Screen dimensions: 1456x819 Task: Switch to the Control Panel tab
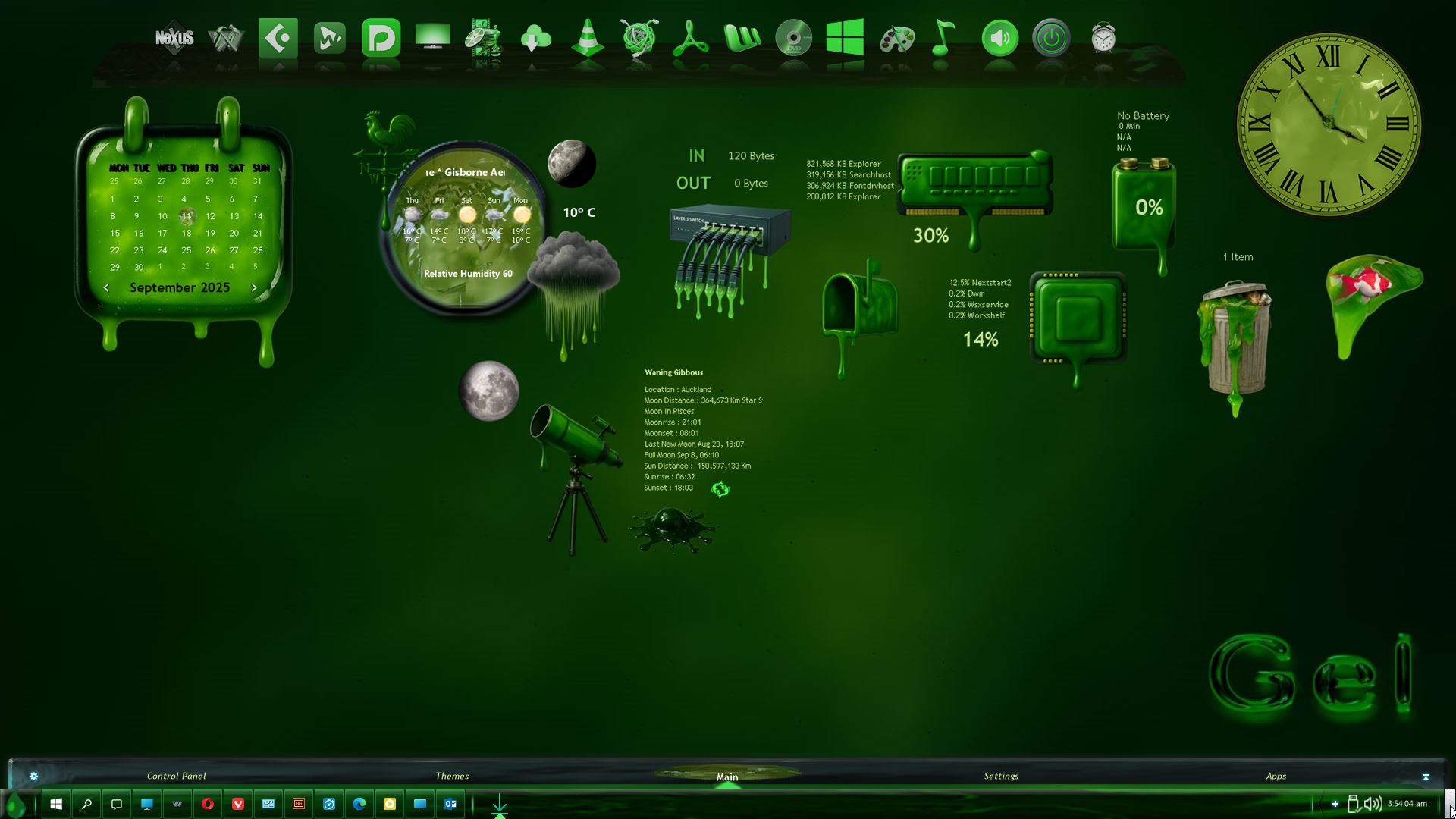(176, 776)
